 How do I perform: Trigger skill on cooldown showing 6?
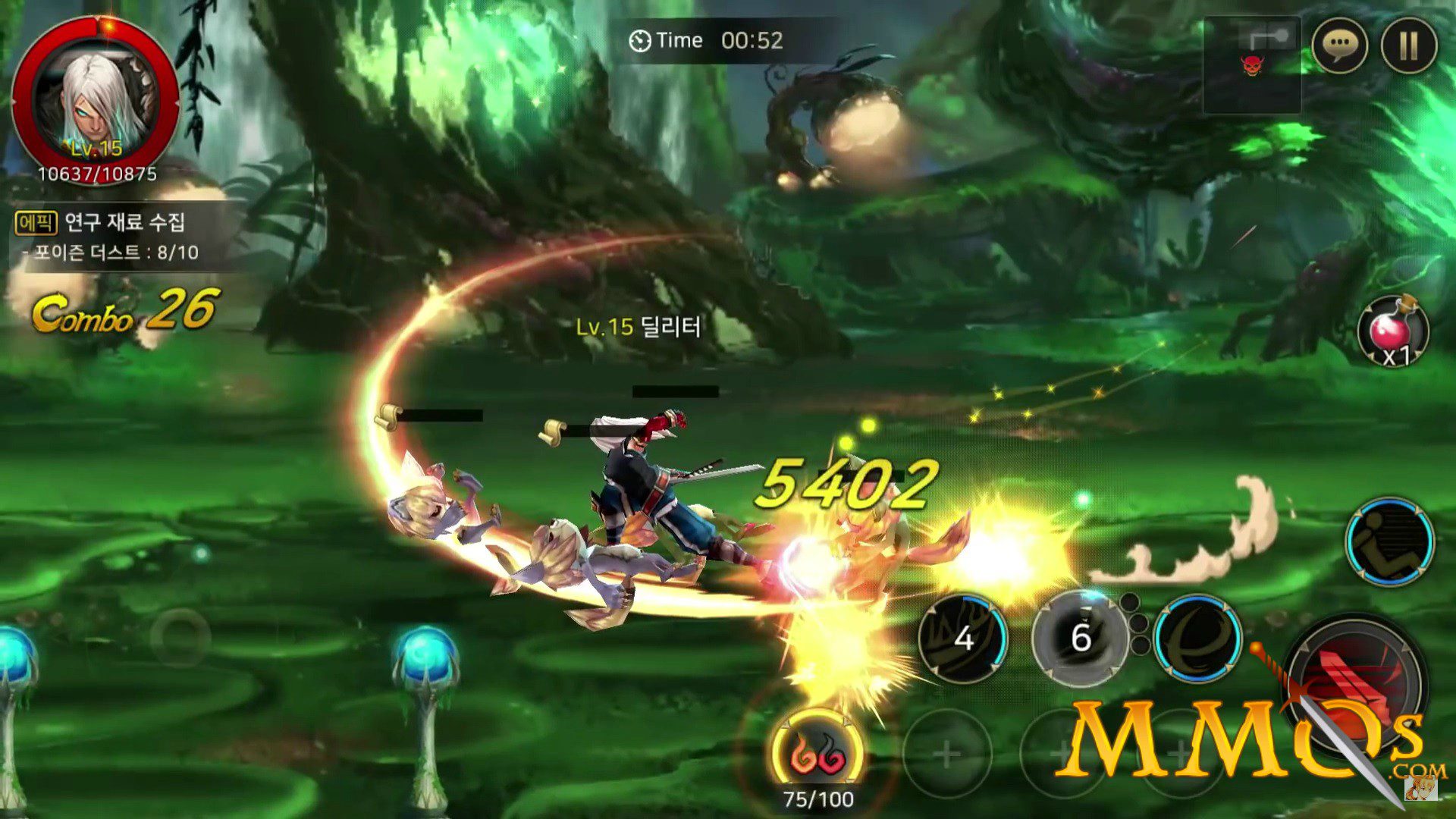[1081, 638]
